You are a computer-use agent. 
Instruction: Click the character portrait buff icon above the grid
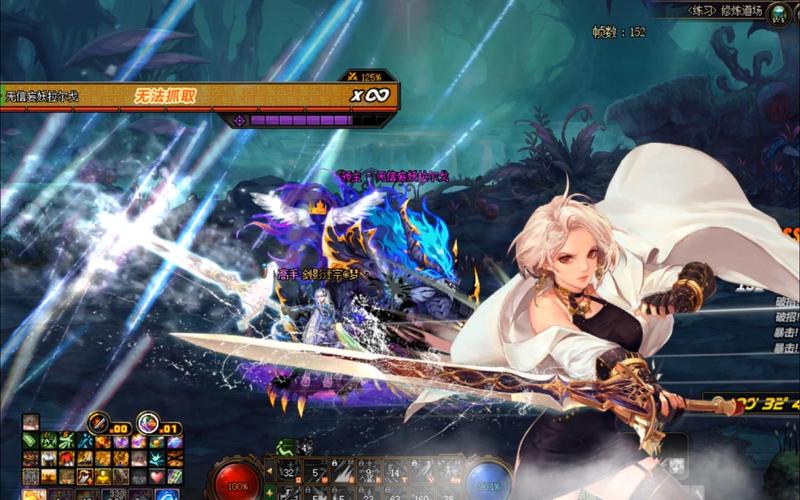click(x=31, y=423)
